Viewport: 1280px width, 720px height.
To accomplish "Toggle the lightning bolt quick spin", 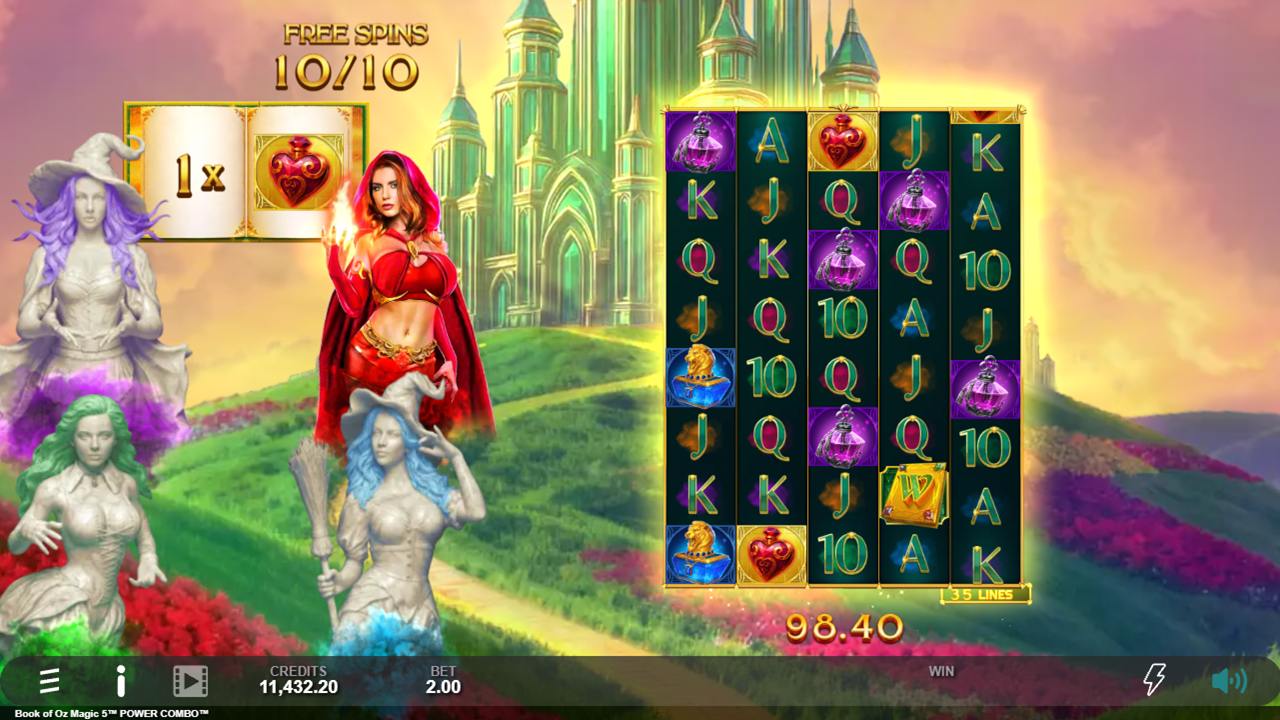I will [x=1154, y=680].
